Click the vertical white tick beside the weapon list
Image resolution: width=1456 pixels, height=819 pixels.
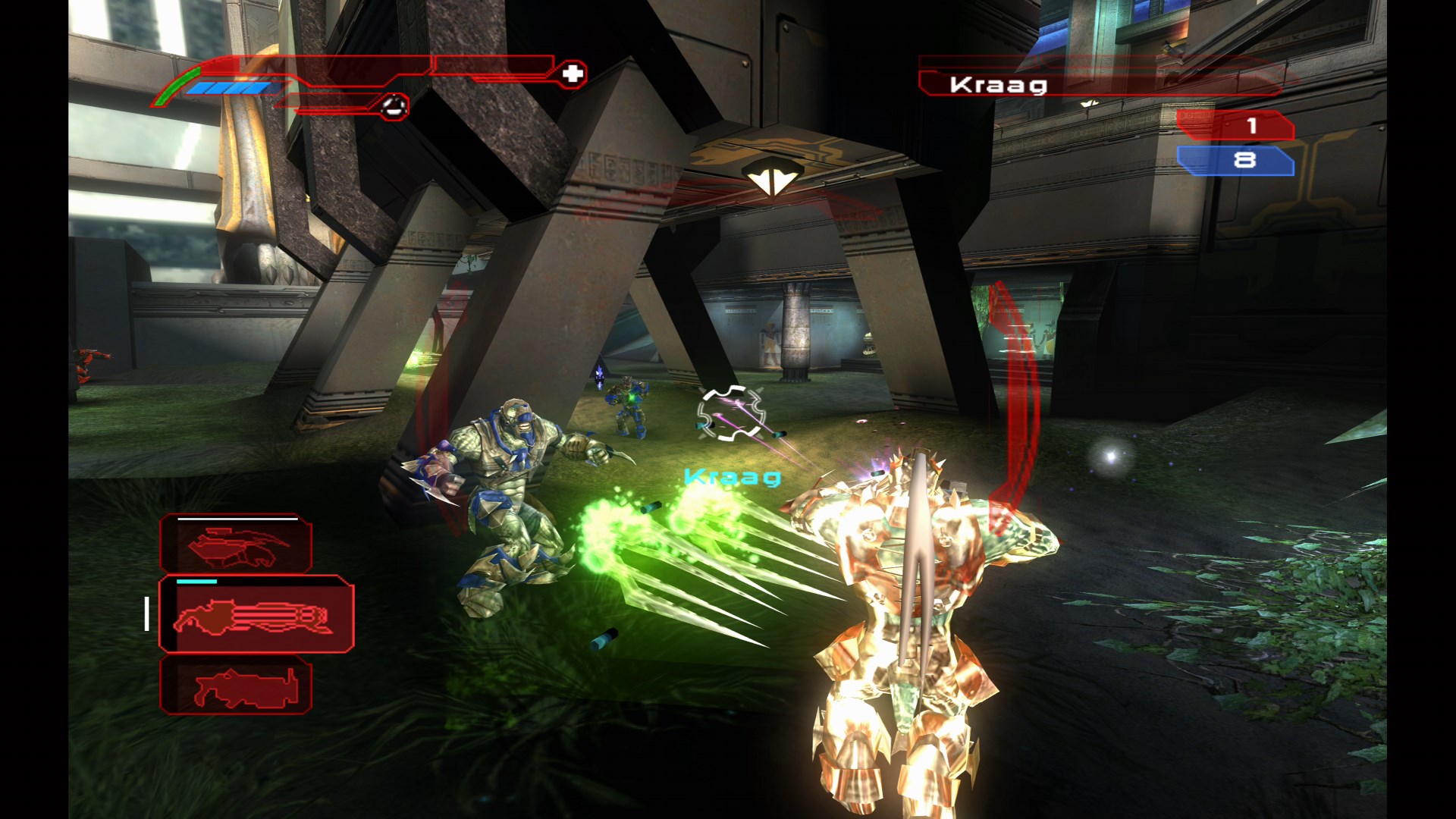point(146,616)
